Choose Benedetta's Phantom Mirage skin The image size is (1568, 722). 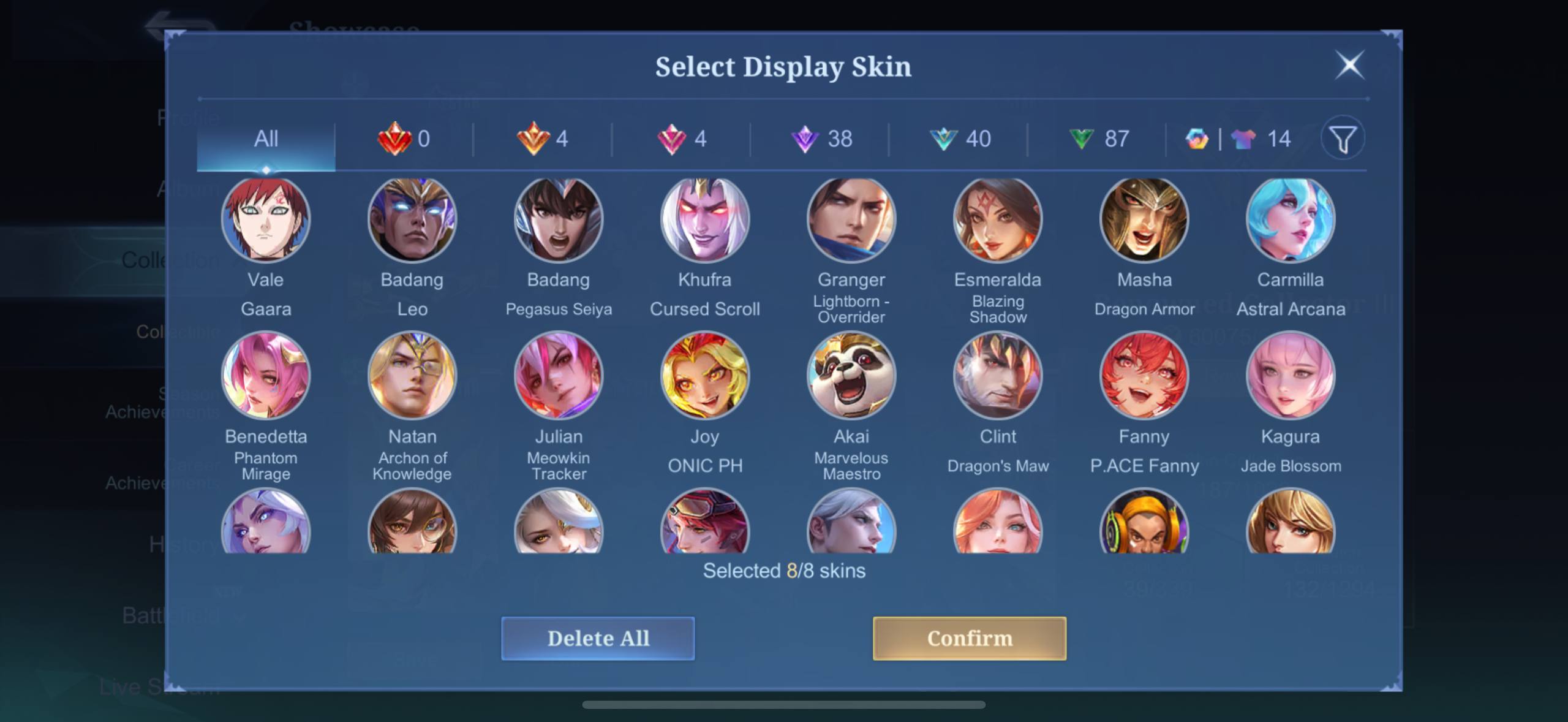click(x=266, y=376)
